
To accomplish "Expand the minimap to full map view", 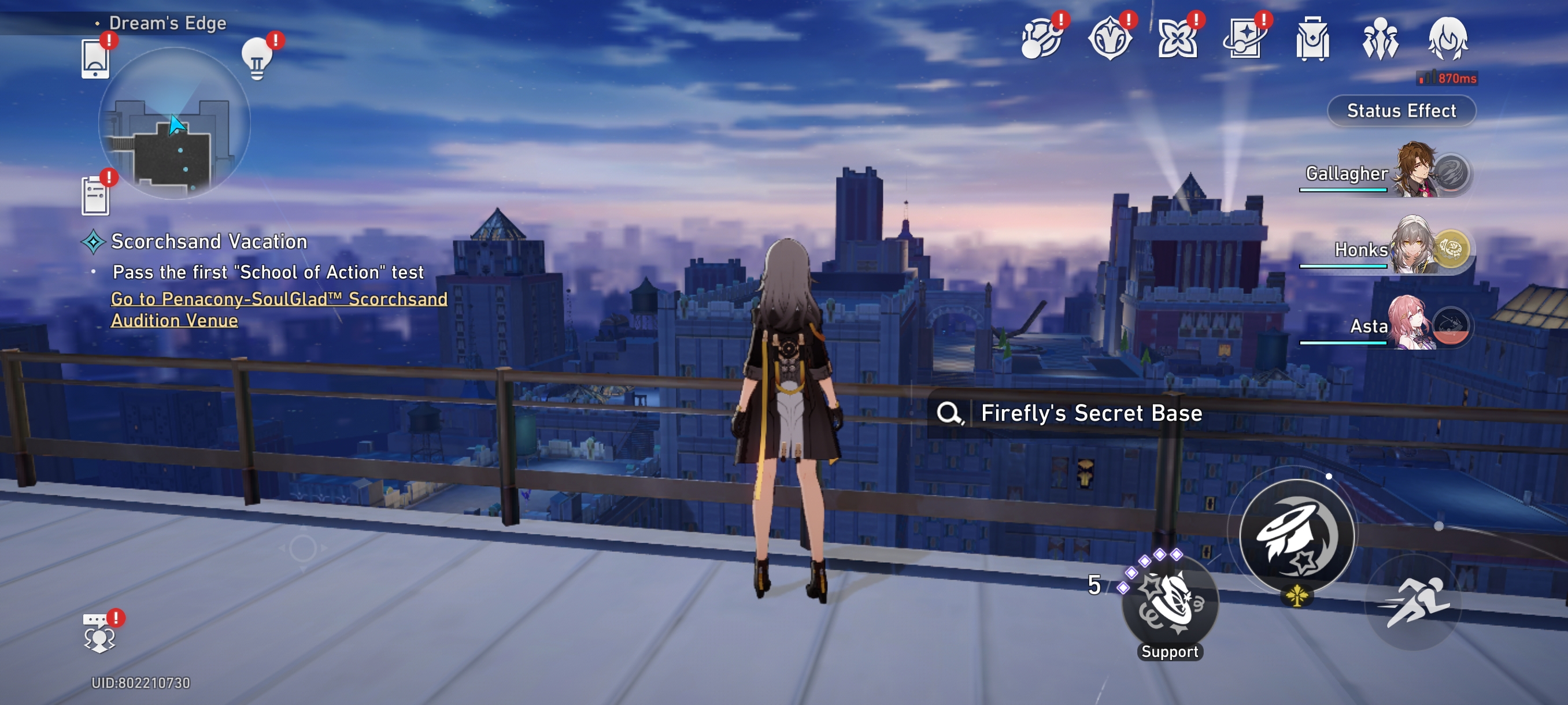I will pyautogui.click(x=175, y=131).
